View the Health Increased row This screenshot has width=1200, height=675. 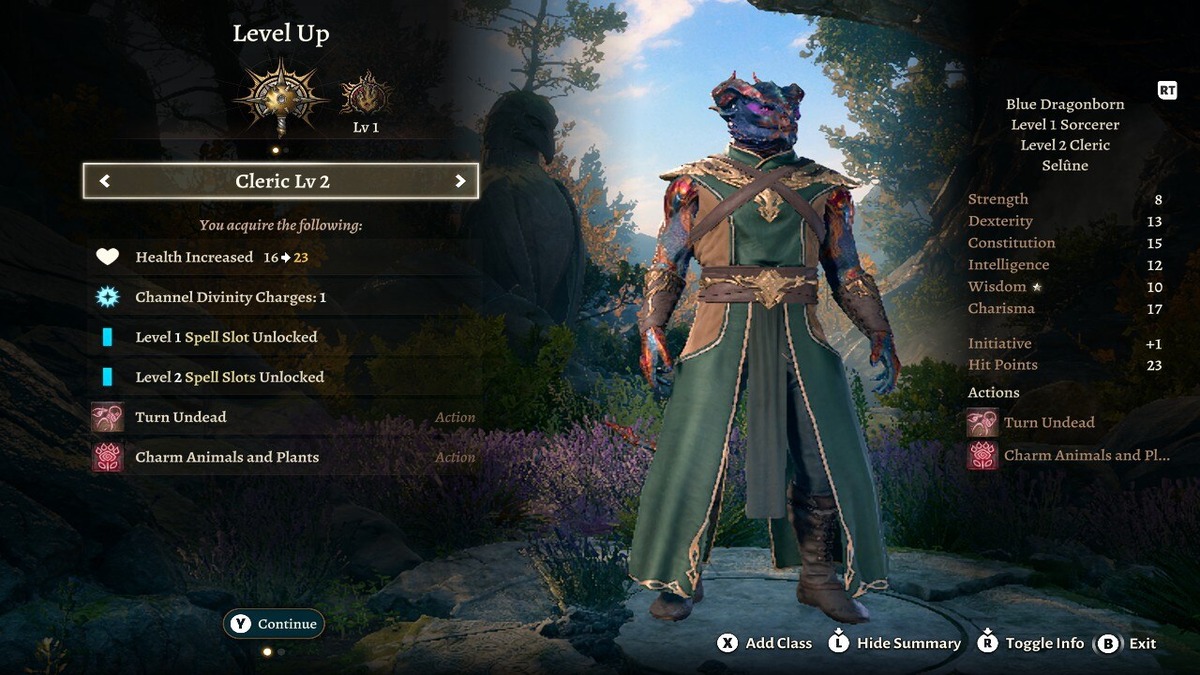pyautogui.click(x=281, y=257)
